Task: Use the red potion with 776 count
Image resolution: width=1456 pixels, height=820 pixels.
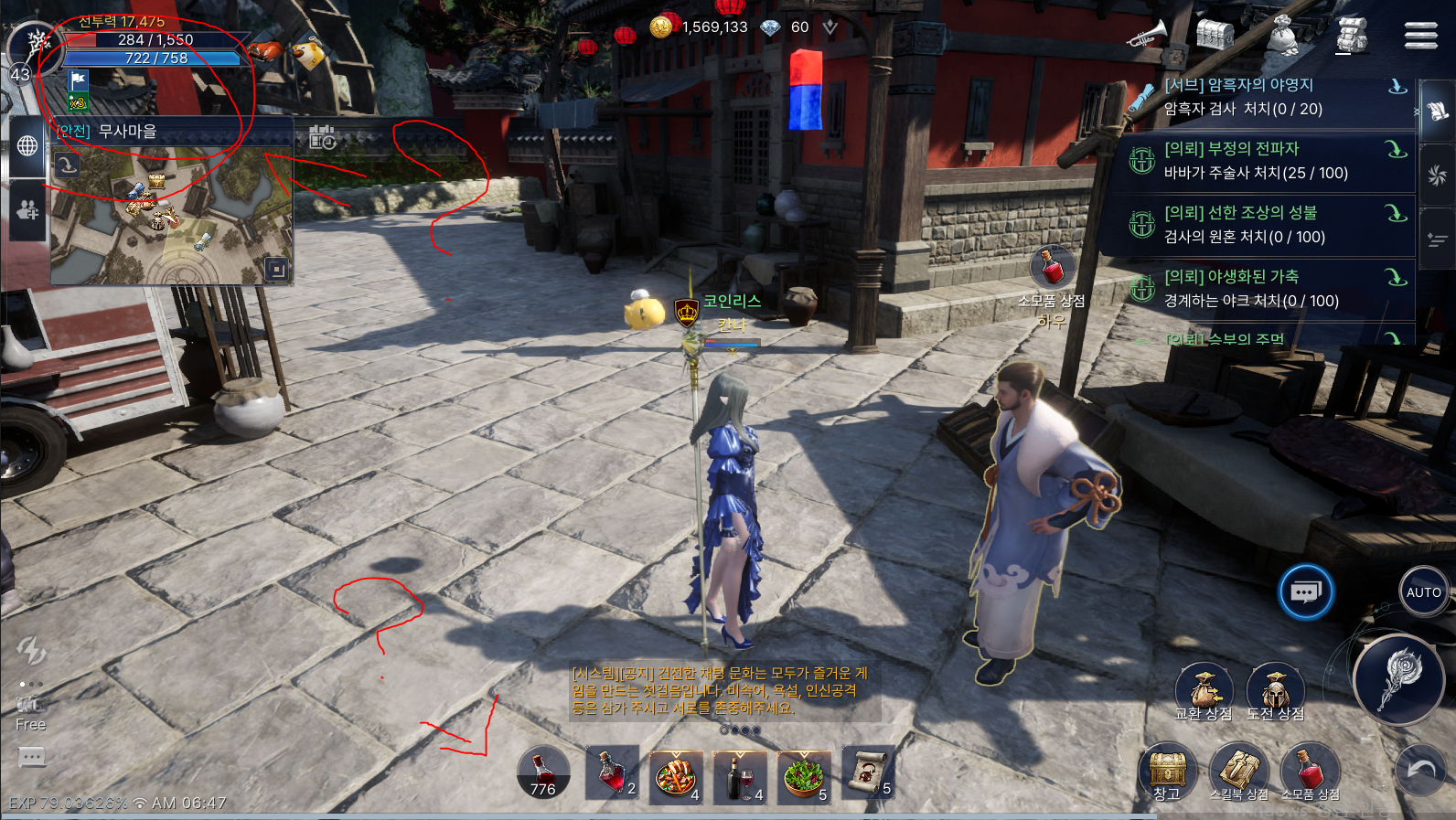Action: [x=543, y=773]
